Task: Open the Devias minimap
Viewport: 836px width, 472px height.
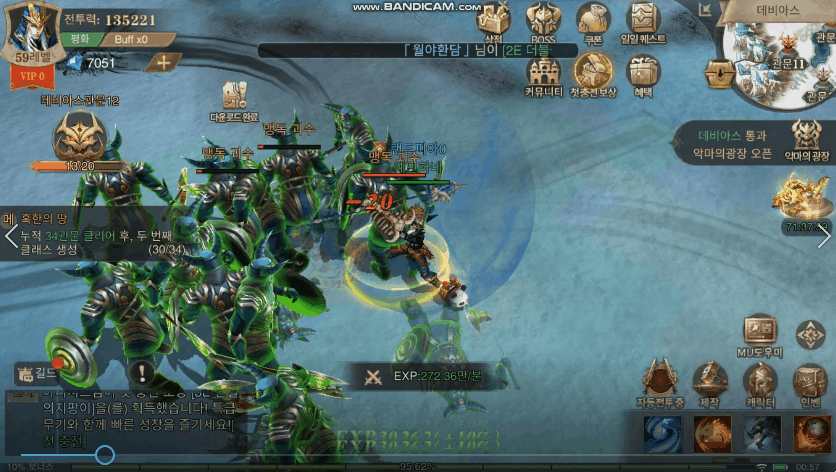Action: pos(784,60)
